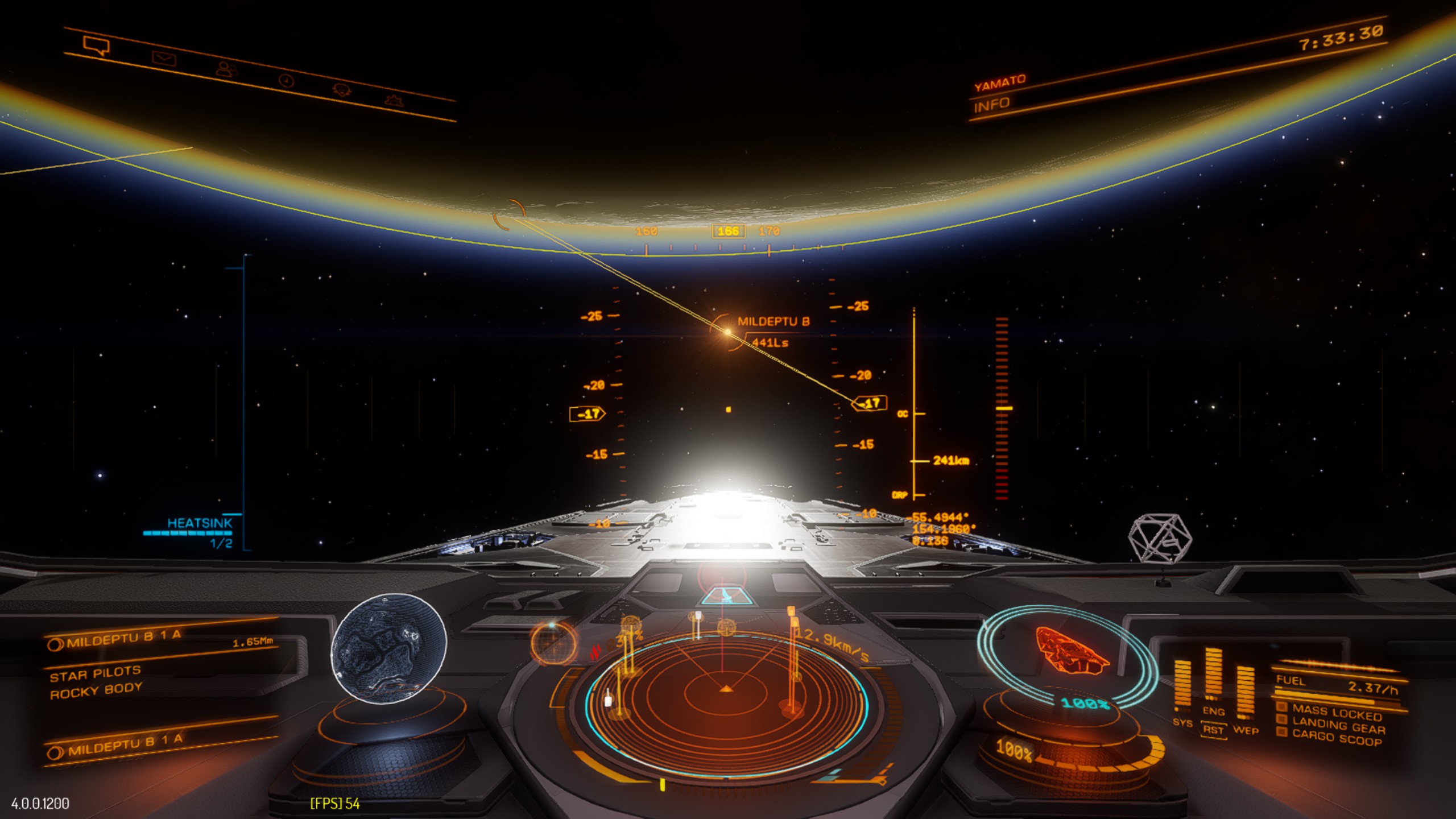This screenshot has width=1456, height=819.
Task: Click the RST power distributor reset
Action: click(1213, 730)
